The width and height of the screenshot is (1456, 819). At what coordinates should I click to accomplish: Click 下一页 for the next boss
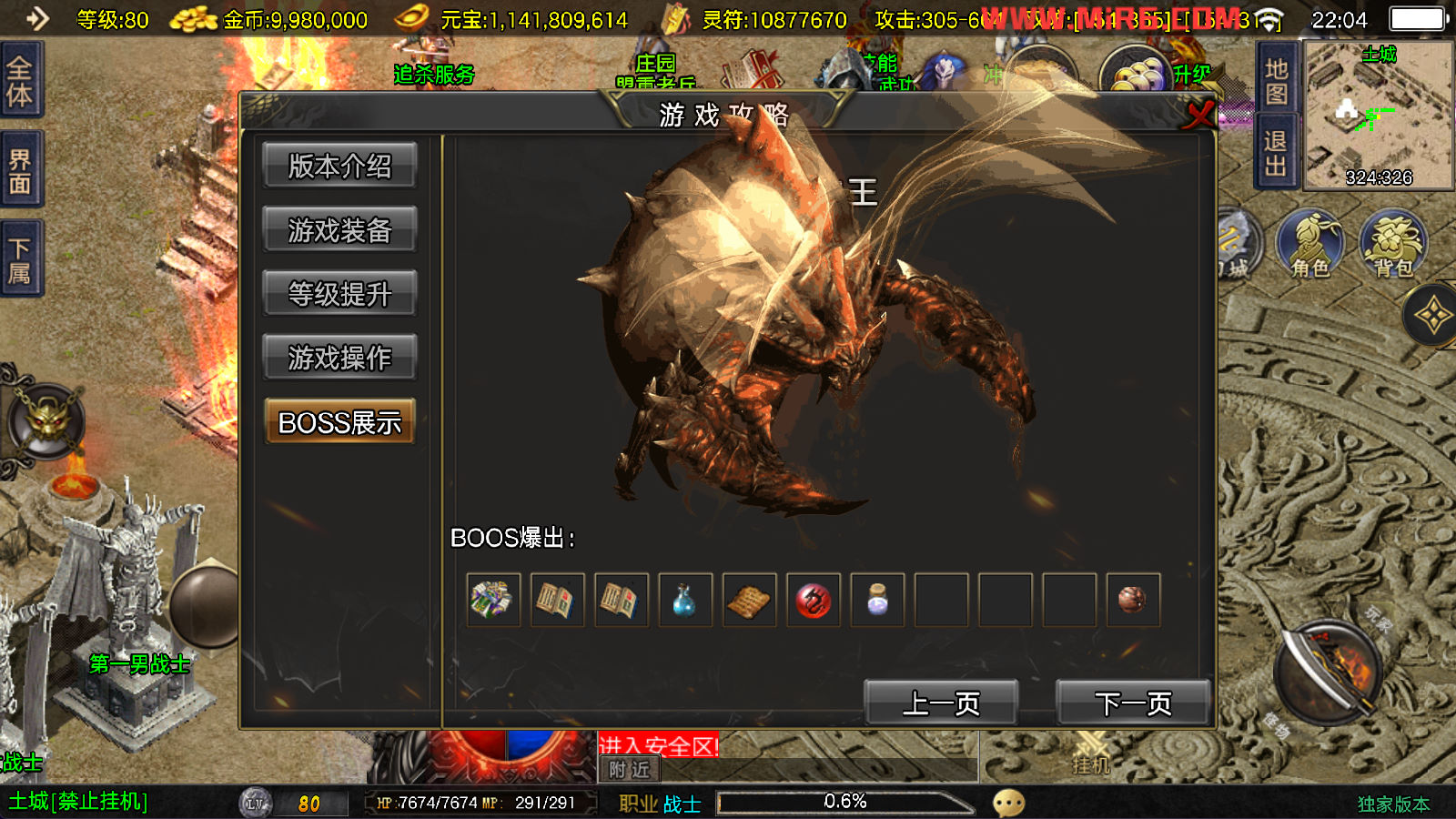(1133, 703)
